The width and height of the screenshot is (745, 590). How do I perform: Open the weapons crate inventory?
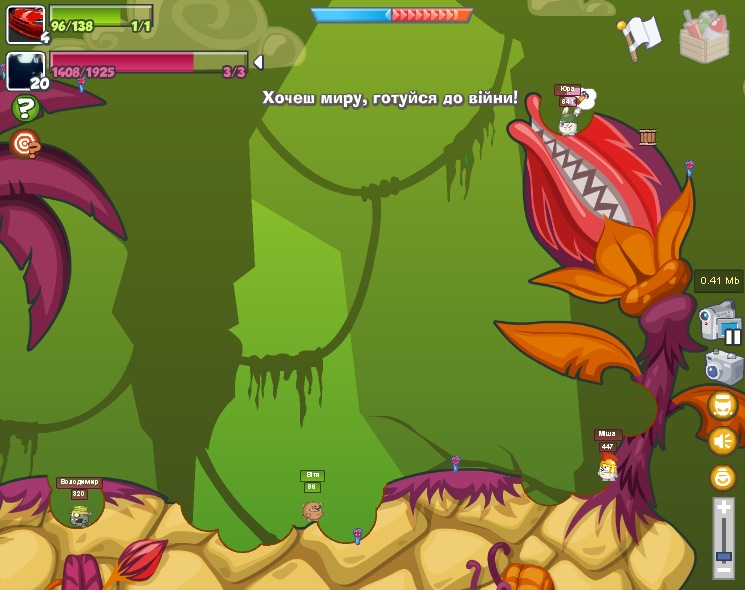[704, 37]
